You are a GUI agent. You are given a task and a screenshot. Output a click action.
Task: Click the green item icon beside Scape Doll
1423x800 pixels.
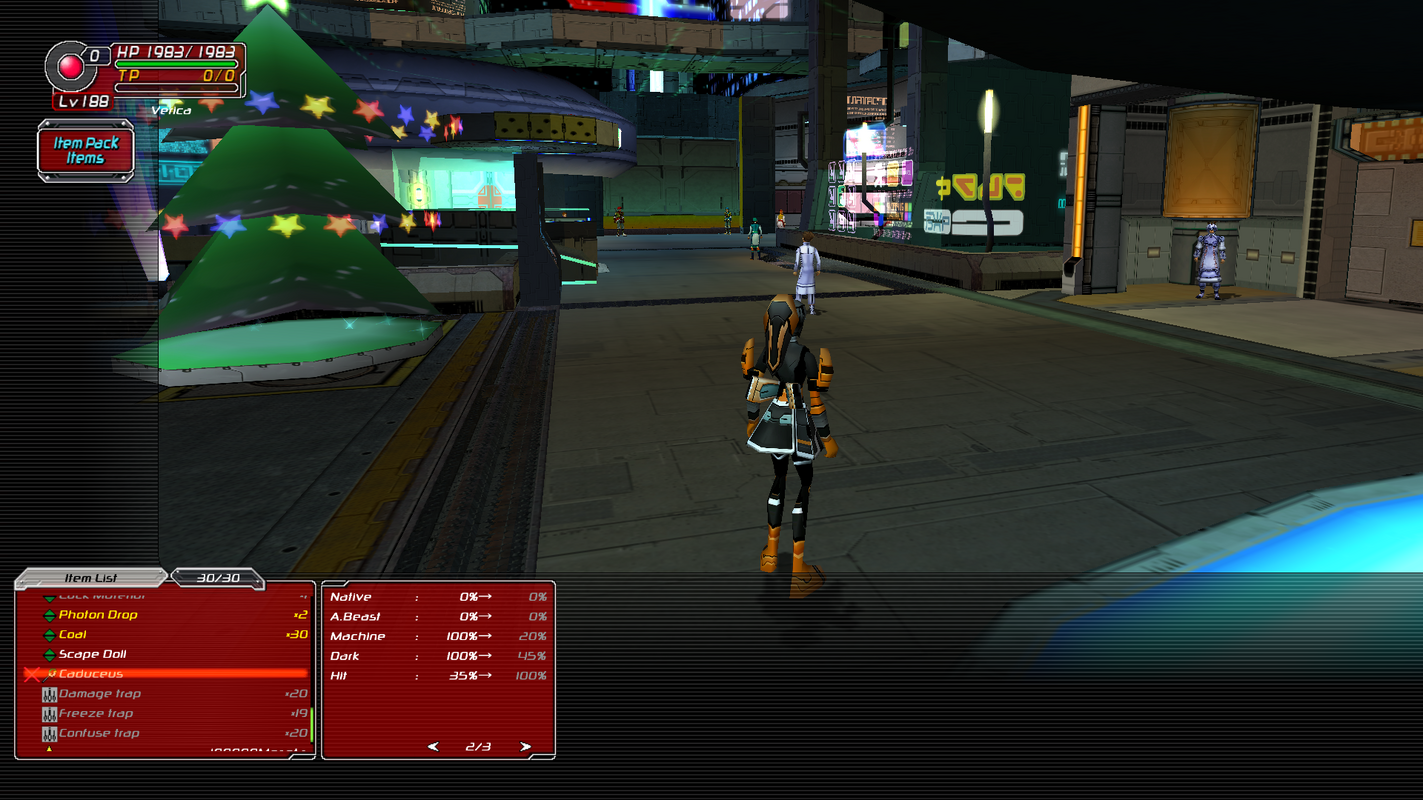click(51, 654)
